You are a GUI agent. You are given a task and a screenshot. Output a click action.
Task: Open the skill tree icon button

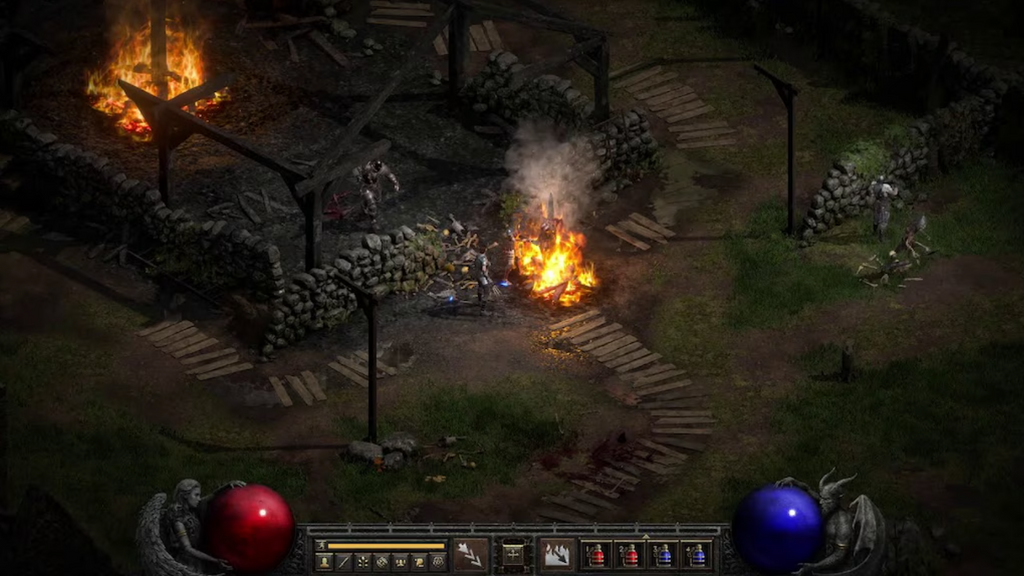point(362,562)
